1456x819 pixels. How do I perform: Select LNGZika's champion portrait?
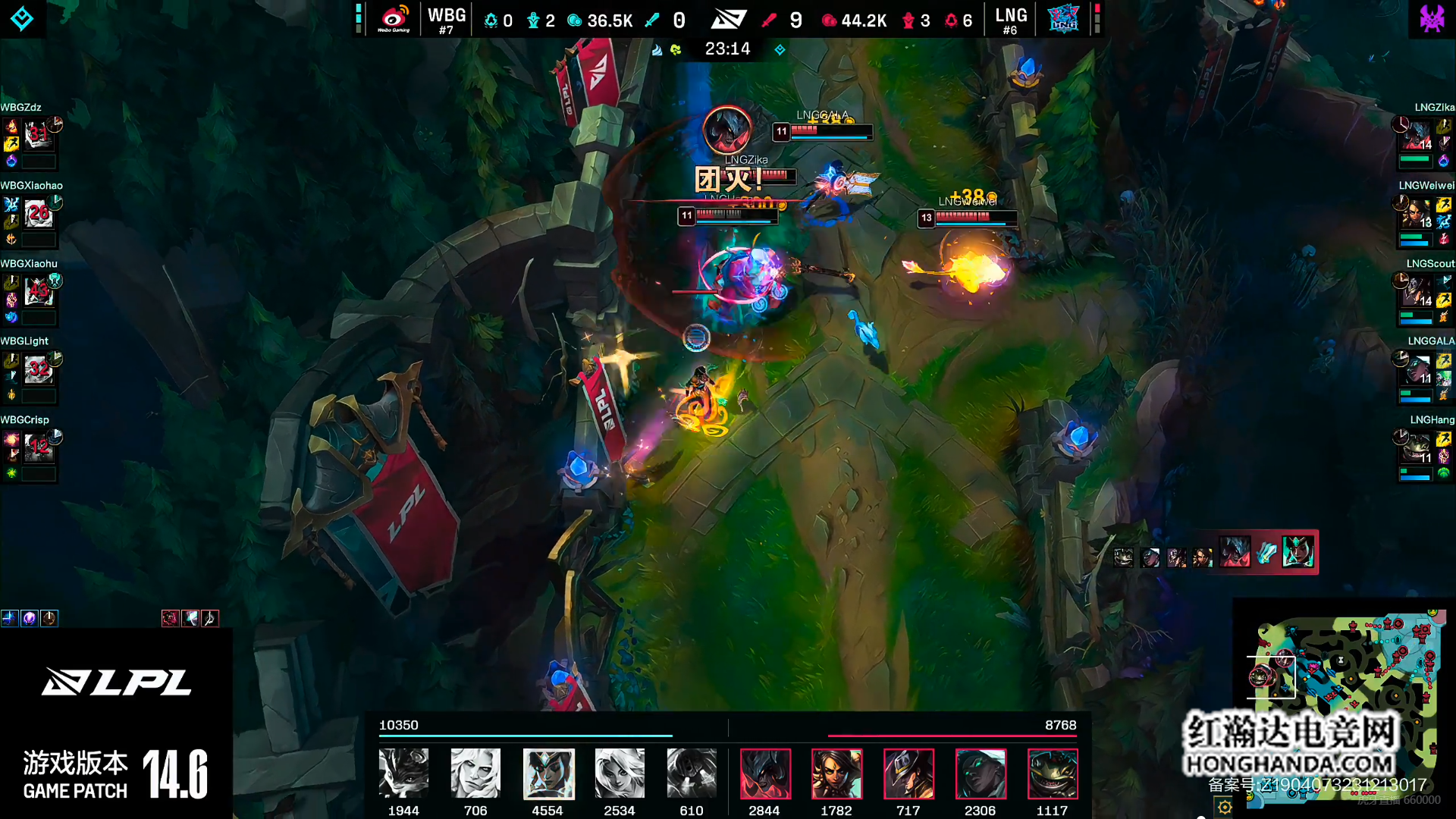(1415, 136)
